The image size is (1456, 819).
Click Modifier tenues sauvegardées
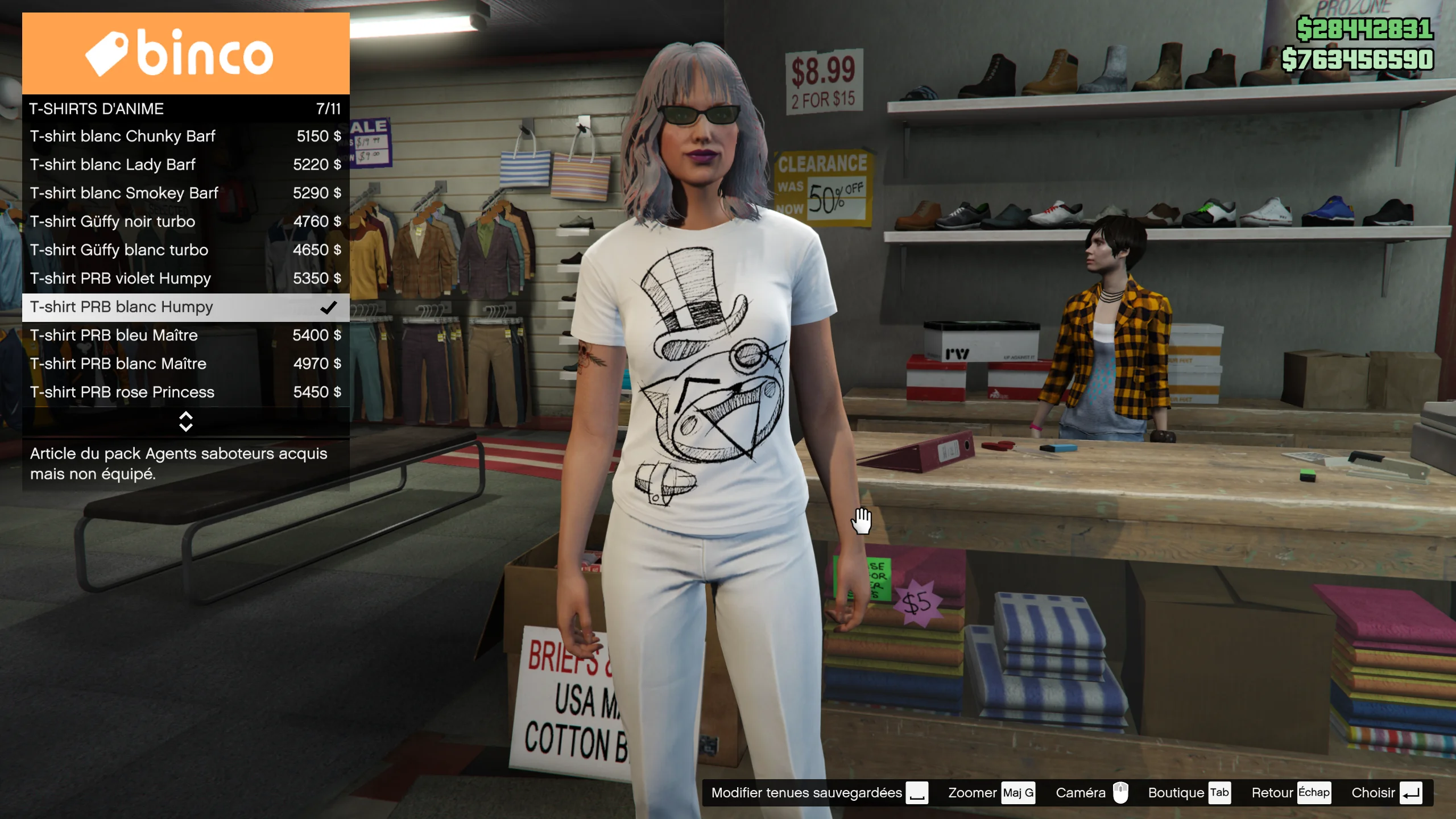point(819,793)
